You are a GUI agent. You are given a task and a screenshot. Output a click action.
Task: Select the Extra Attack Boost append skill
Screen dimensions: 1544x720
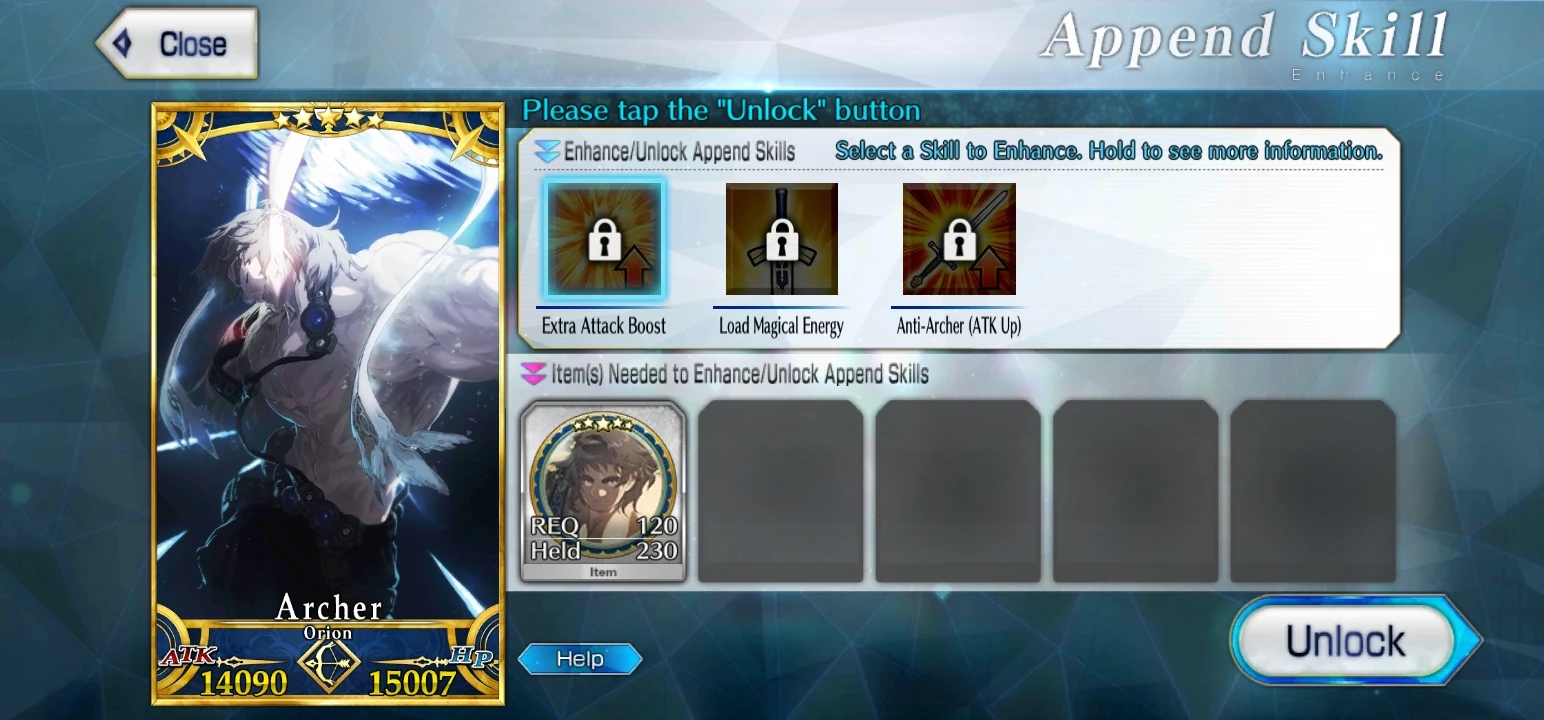tap(604, 240)
